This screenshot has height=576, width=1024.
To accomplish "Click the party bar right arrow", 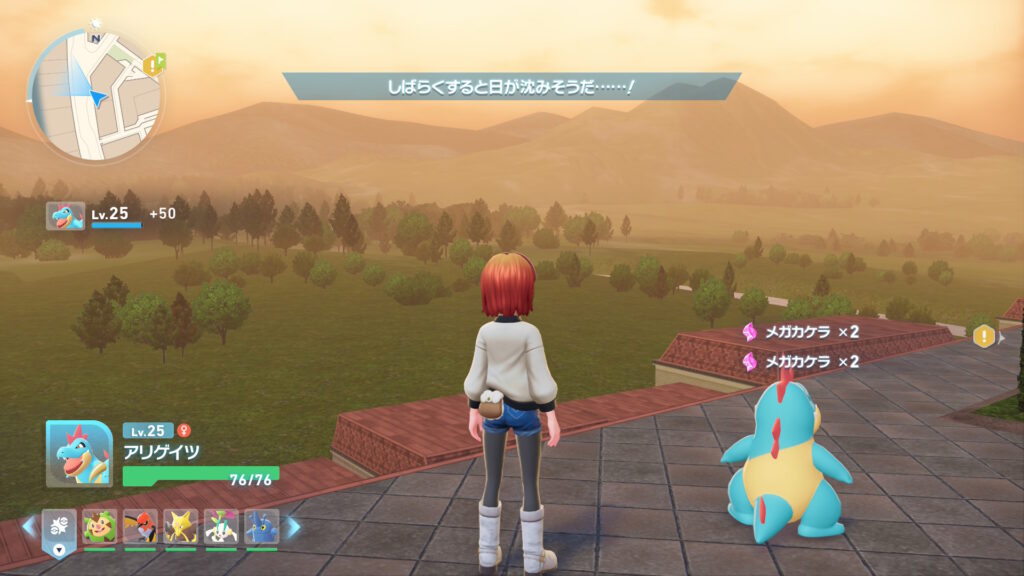I will 294,526.
